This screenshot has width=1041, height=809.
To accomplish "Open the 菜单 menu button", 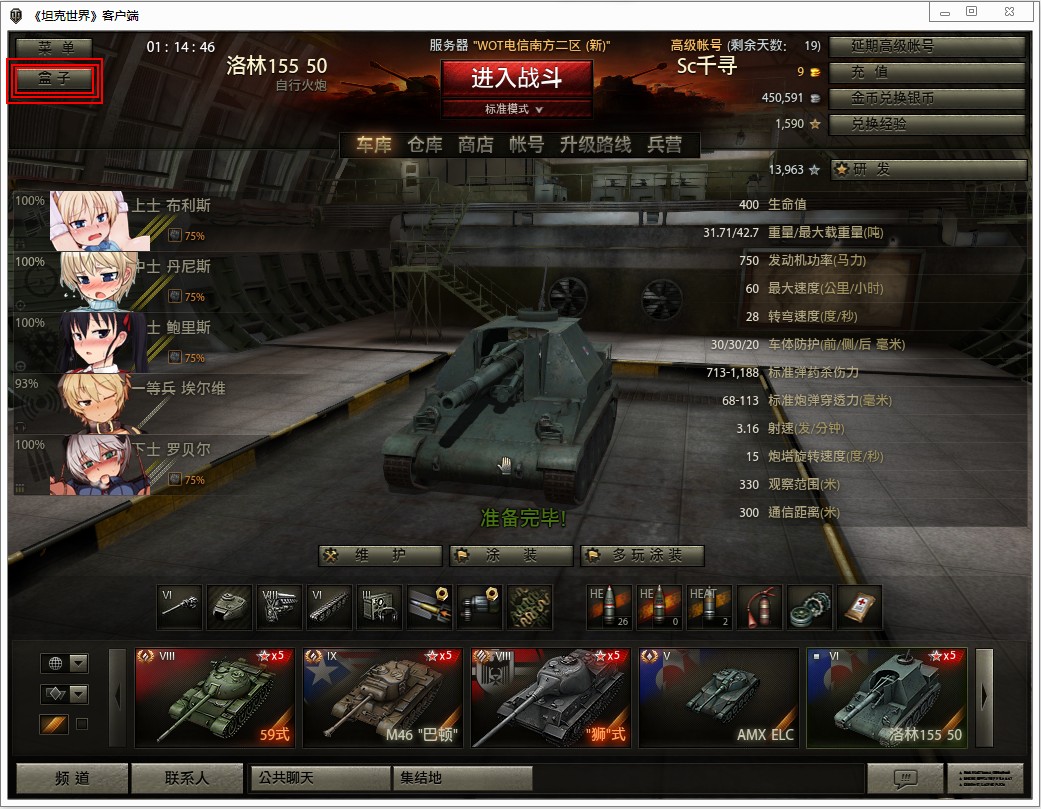I will coord(54,48).
